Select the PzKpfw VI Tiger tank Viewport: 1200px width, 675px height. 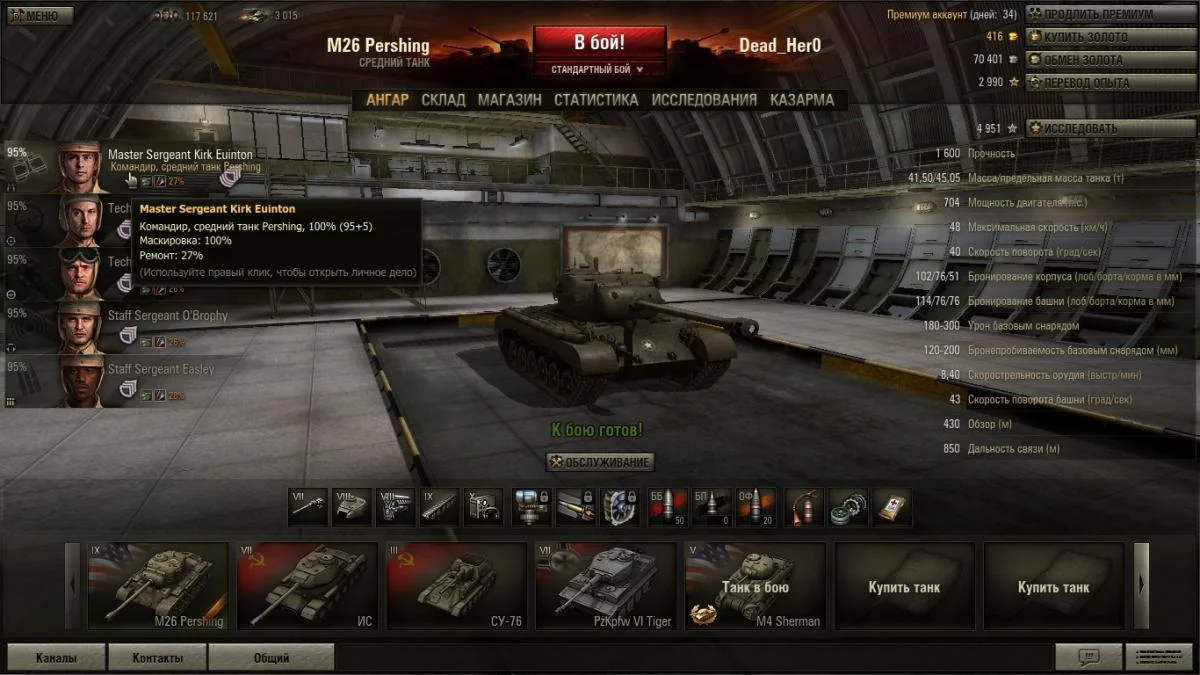click(606, 586)
